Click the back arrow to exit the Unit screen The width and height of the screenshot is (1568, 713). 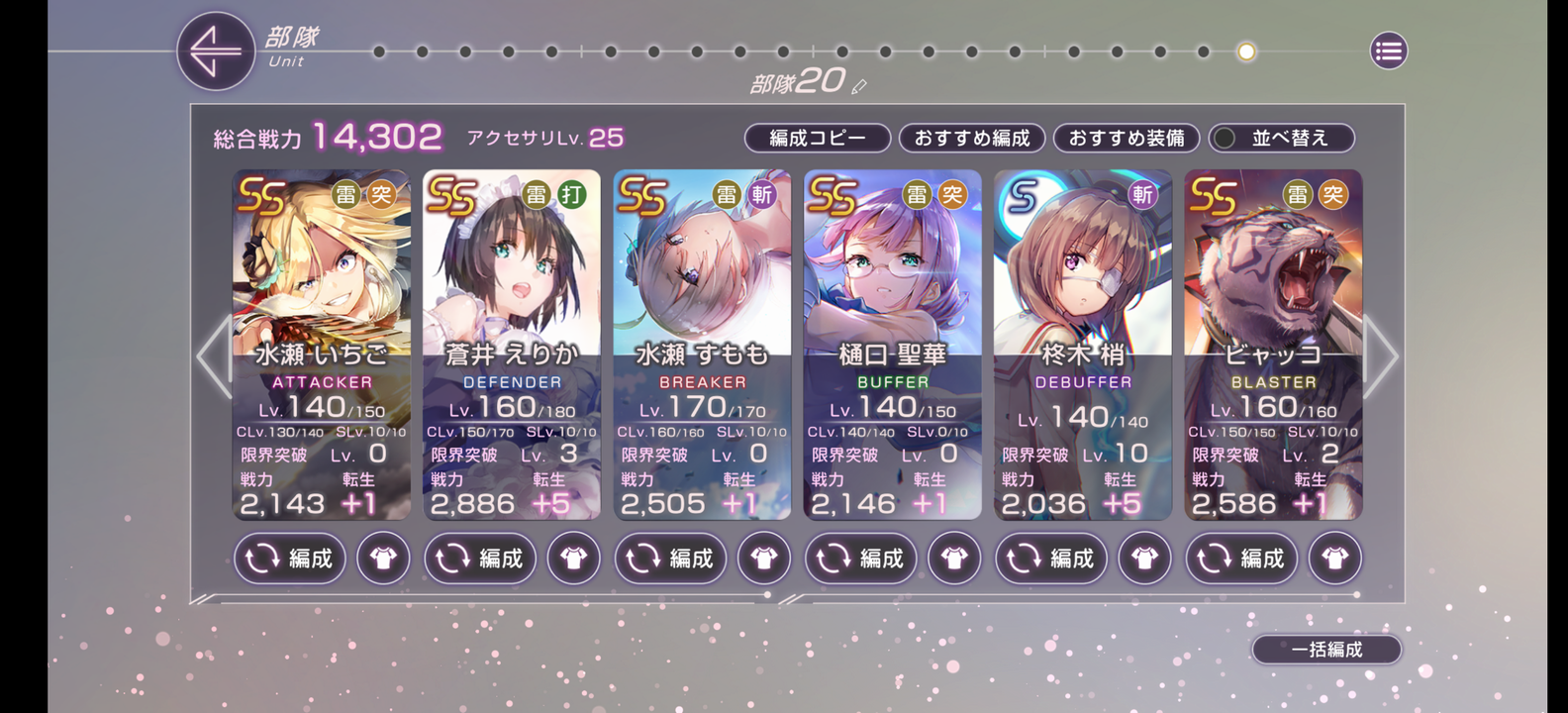click(x=216, y=51)
